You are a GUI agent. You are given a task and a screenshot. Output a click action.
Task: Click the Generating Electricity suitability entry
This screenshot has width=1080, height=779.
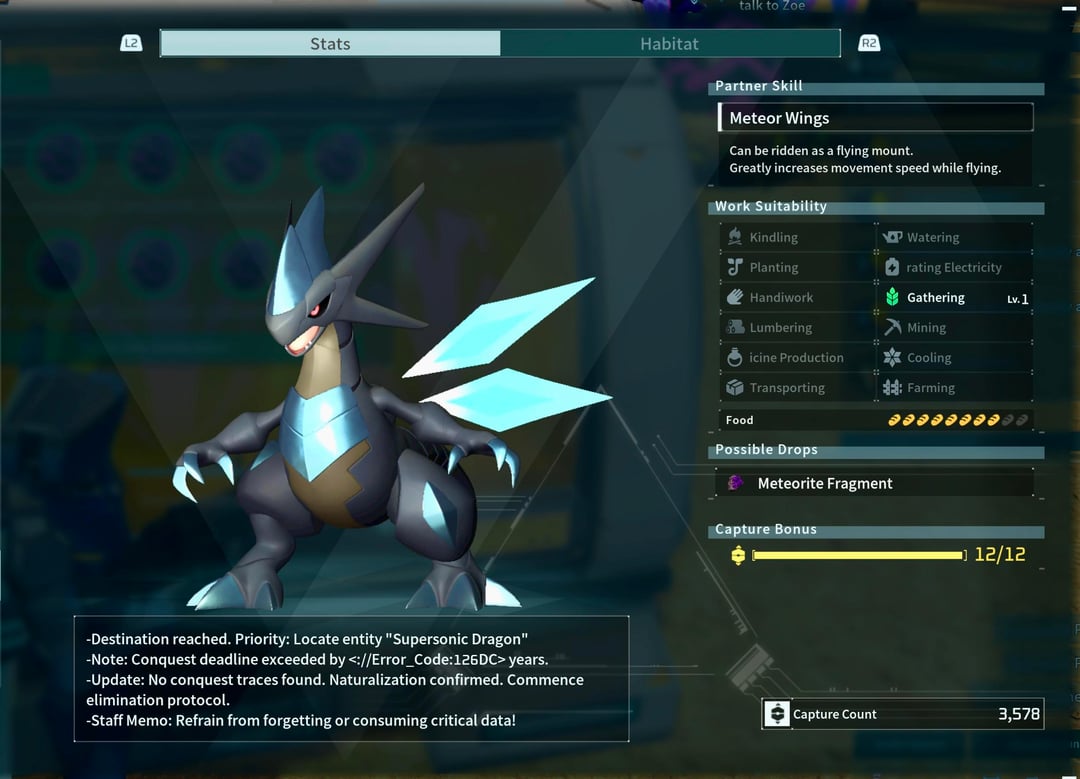[955, 268]
